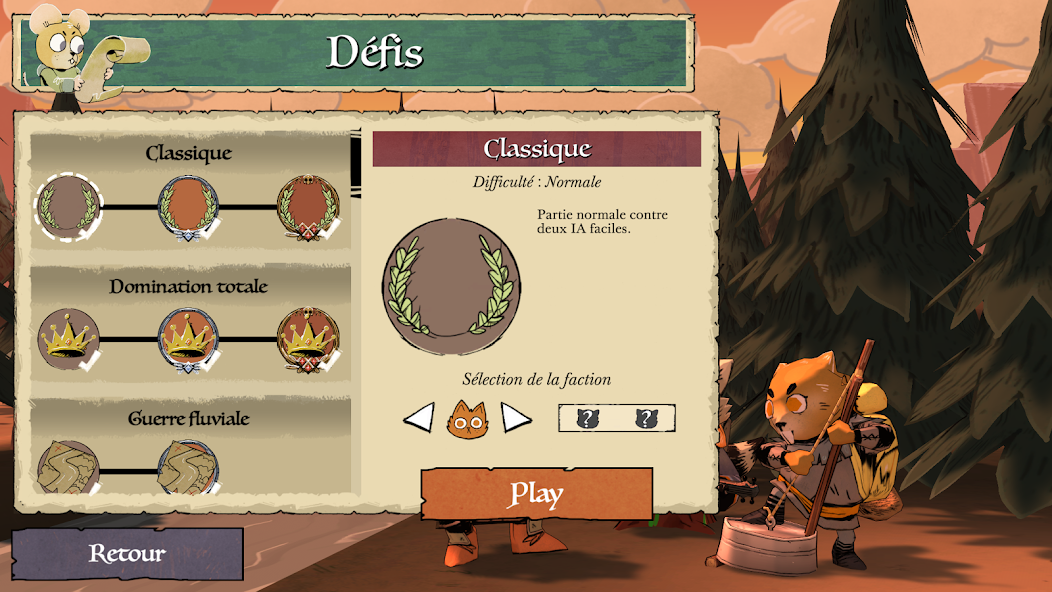Choose the Classique hardest laurel medal with red ribbon
This screenshot has width=1052, height=592.
pos(307,207)
